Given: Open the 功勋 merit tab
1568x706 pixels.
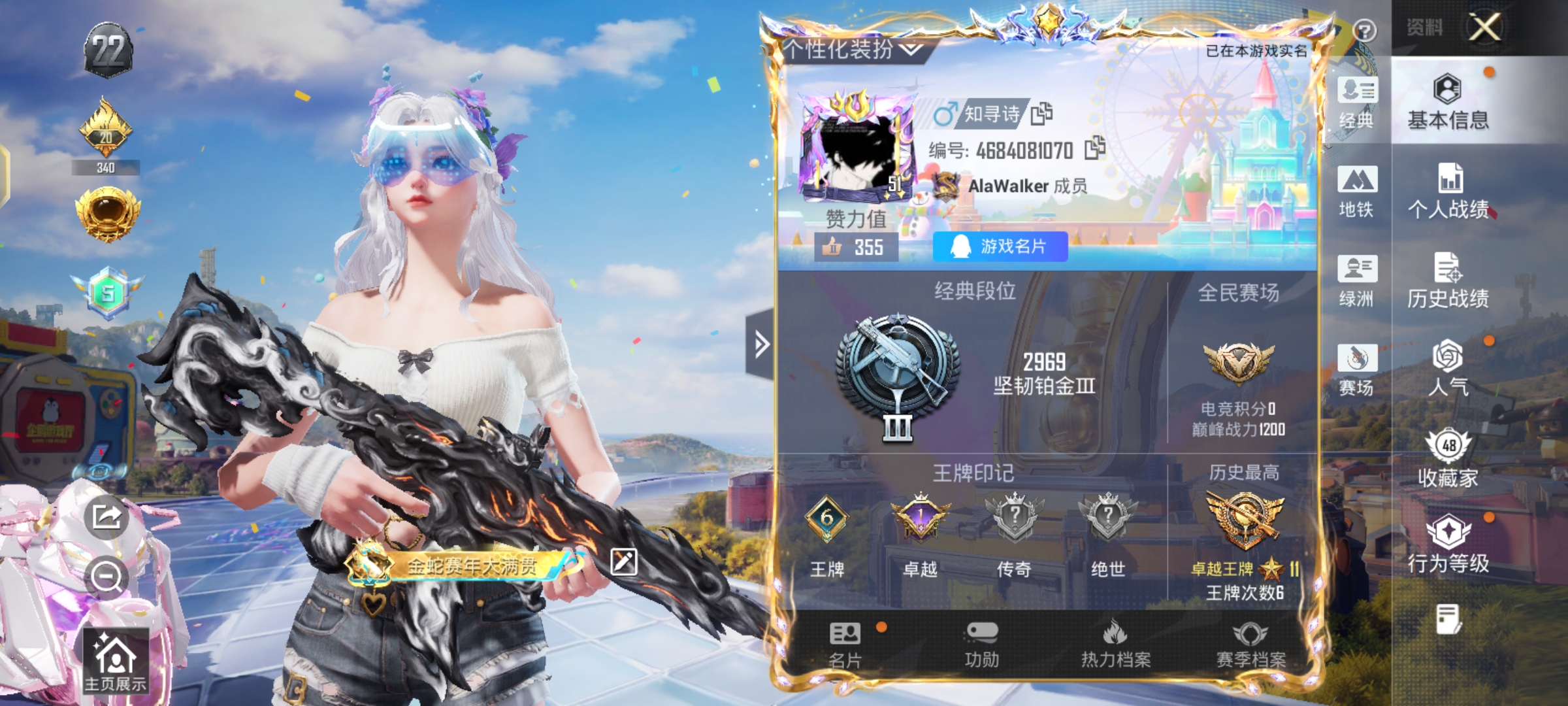Looking at the screenshot, I should pos(981,645).
